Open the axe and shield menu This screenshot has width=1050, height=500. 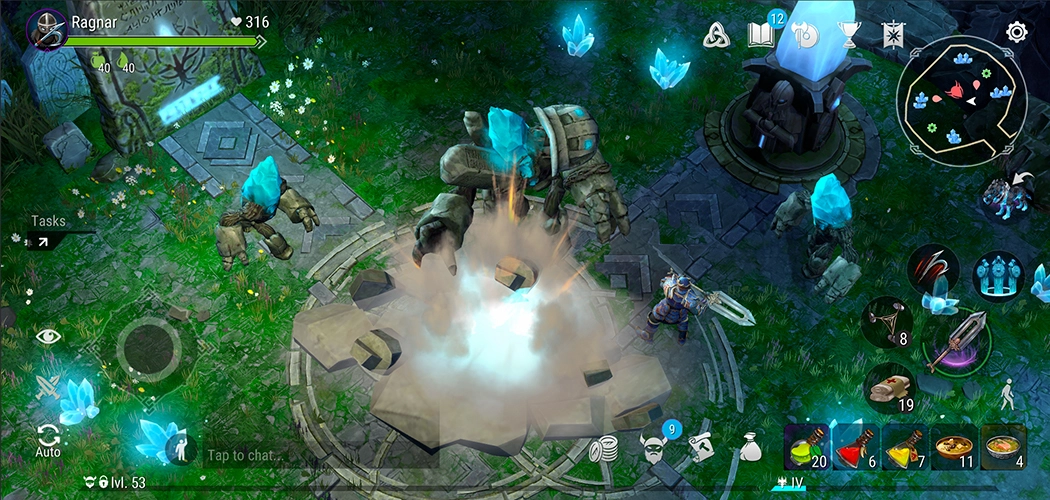(805, 35)
